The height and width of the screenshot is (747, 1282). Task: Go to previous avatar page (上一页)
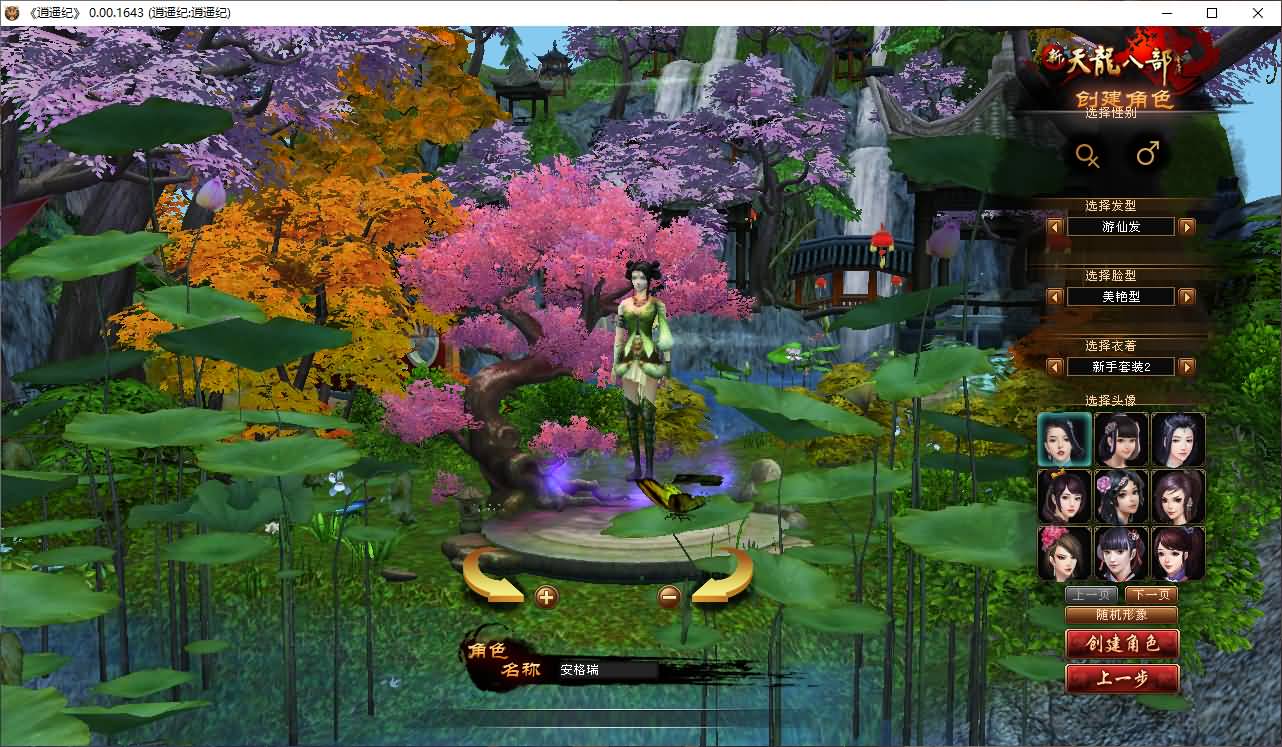[x=1091, y=594]
